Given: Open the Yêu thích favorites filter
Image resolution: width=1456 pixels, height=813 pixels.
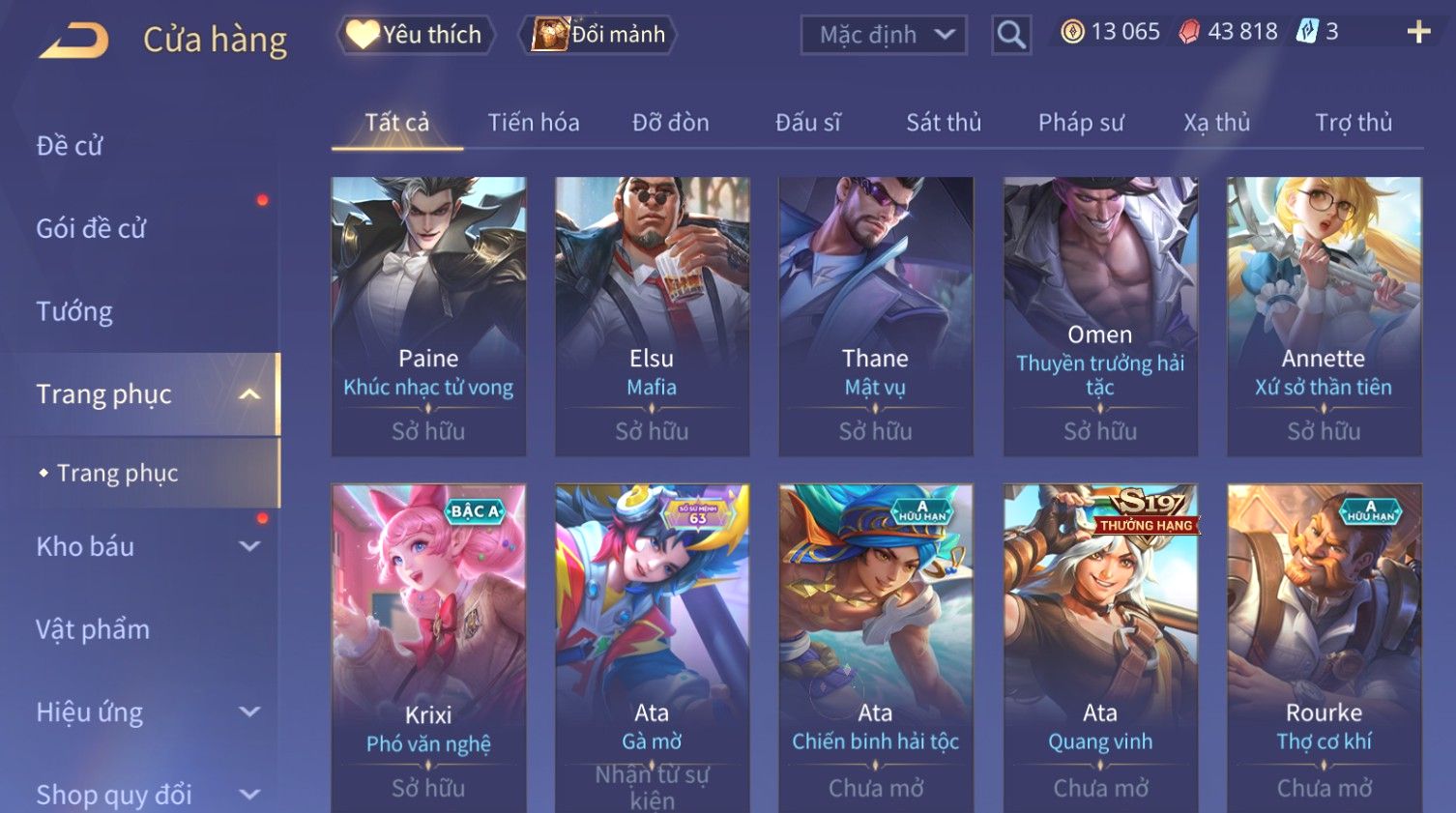Looking at the screenshot, I should click(416, 35).
